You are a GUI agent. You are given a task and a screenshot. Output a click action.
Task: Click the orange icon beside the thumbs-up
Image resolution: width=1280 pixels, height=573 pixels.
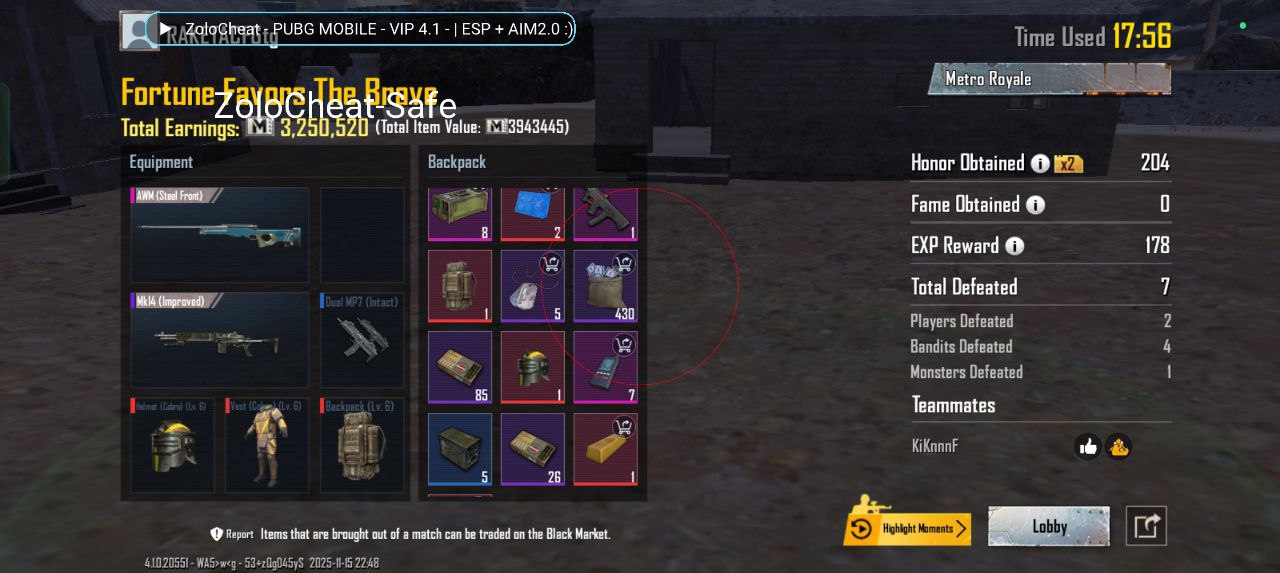(x=1118, y=447)
